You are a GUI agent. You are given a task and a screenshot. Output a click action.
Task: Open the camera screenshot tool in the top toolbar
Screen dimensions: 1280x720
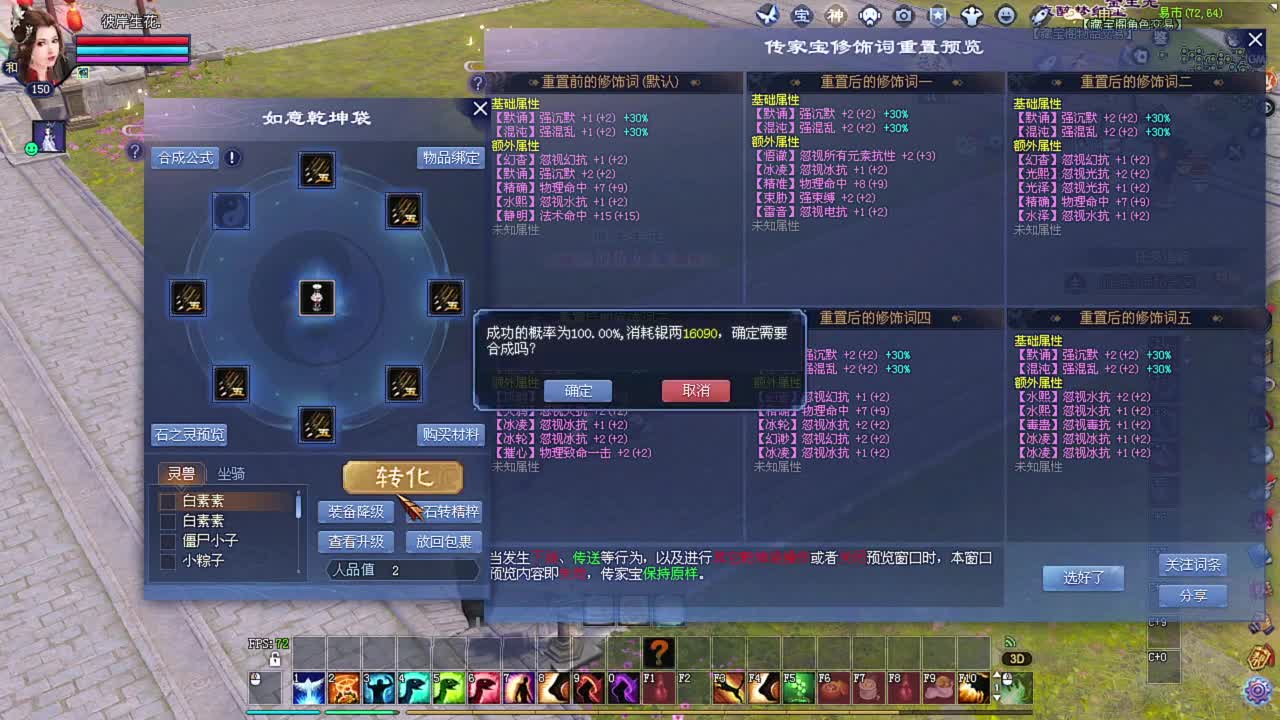point(903,14)
